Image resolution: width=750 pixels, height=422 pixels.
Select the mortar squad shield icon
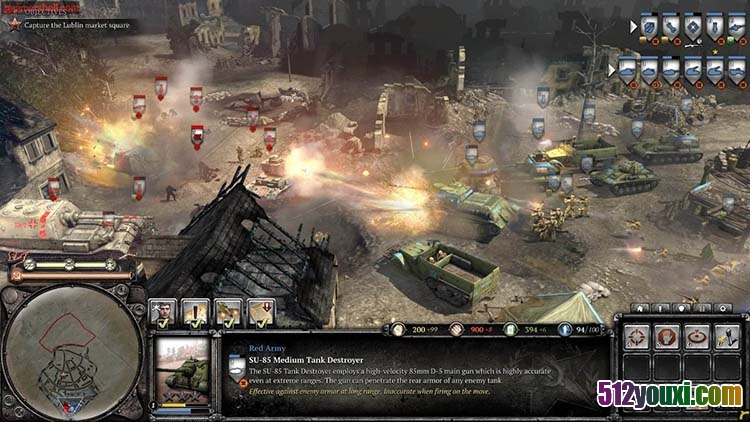[713, 26]
